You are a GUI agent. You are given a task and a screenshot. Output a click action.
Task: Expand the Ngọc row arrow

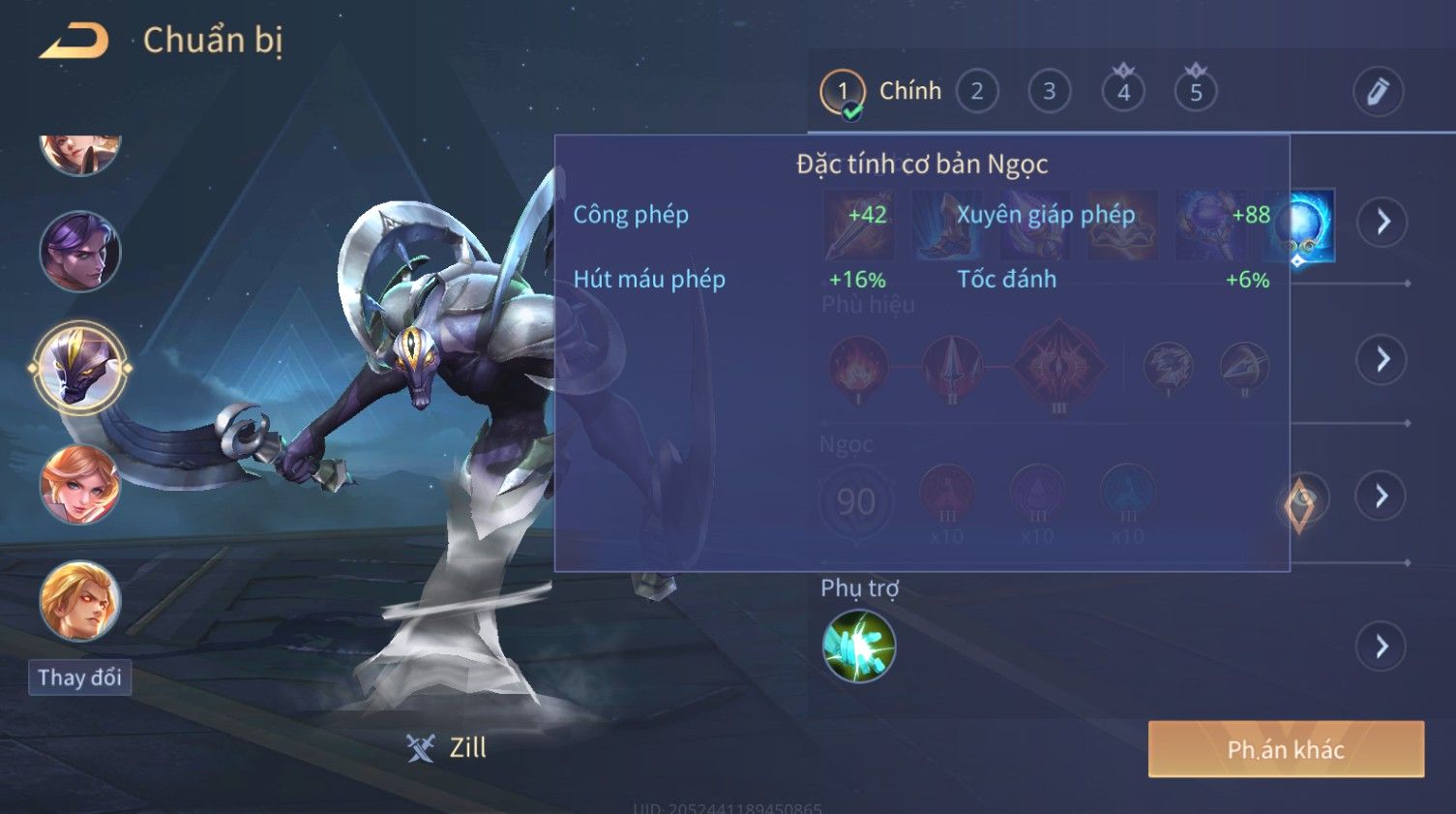point(1382,497)
